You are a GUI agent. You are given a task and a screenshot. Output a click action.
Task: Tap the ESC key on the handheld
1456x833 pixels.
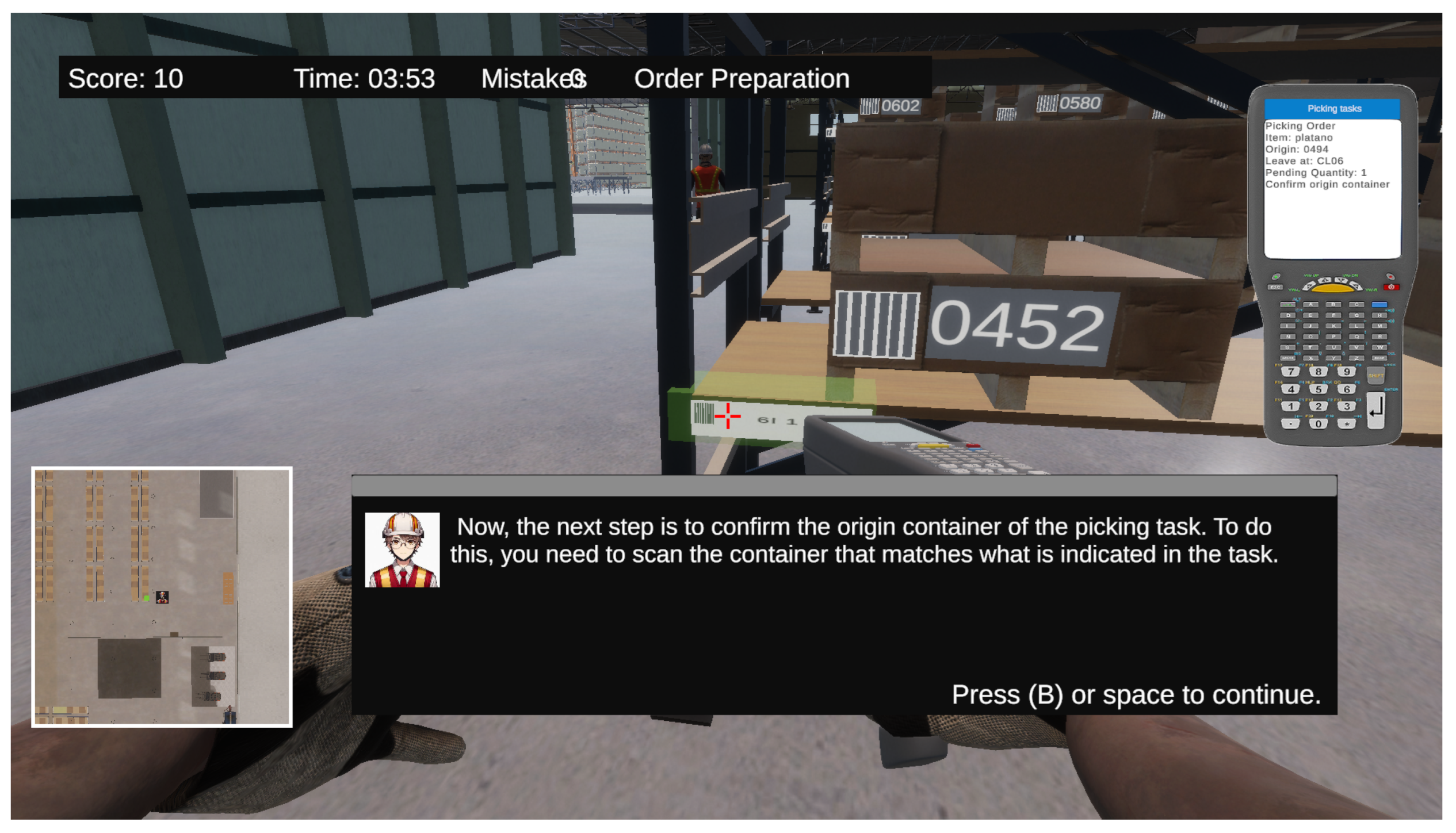tap(1275, 287)
